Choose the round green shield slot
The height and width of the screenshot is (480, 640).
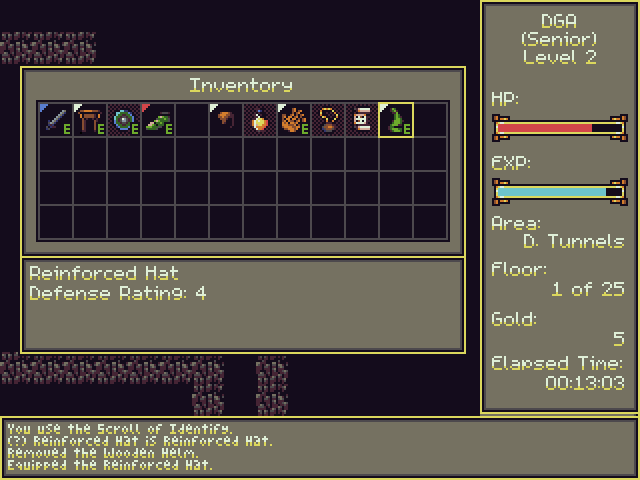point(123,120)
